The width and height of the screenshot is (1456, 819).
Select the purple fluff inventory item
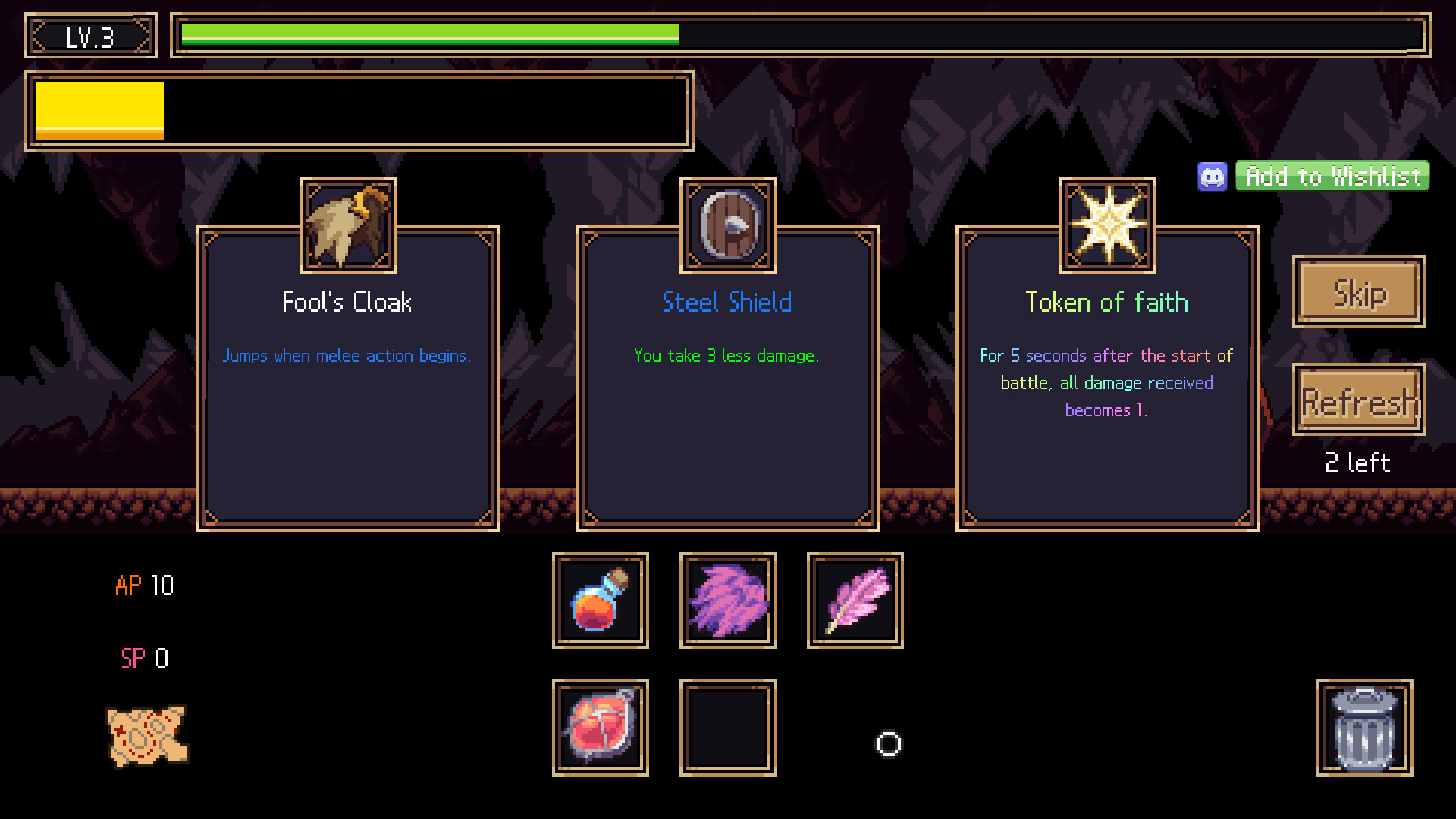coord(727,601)
